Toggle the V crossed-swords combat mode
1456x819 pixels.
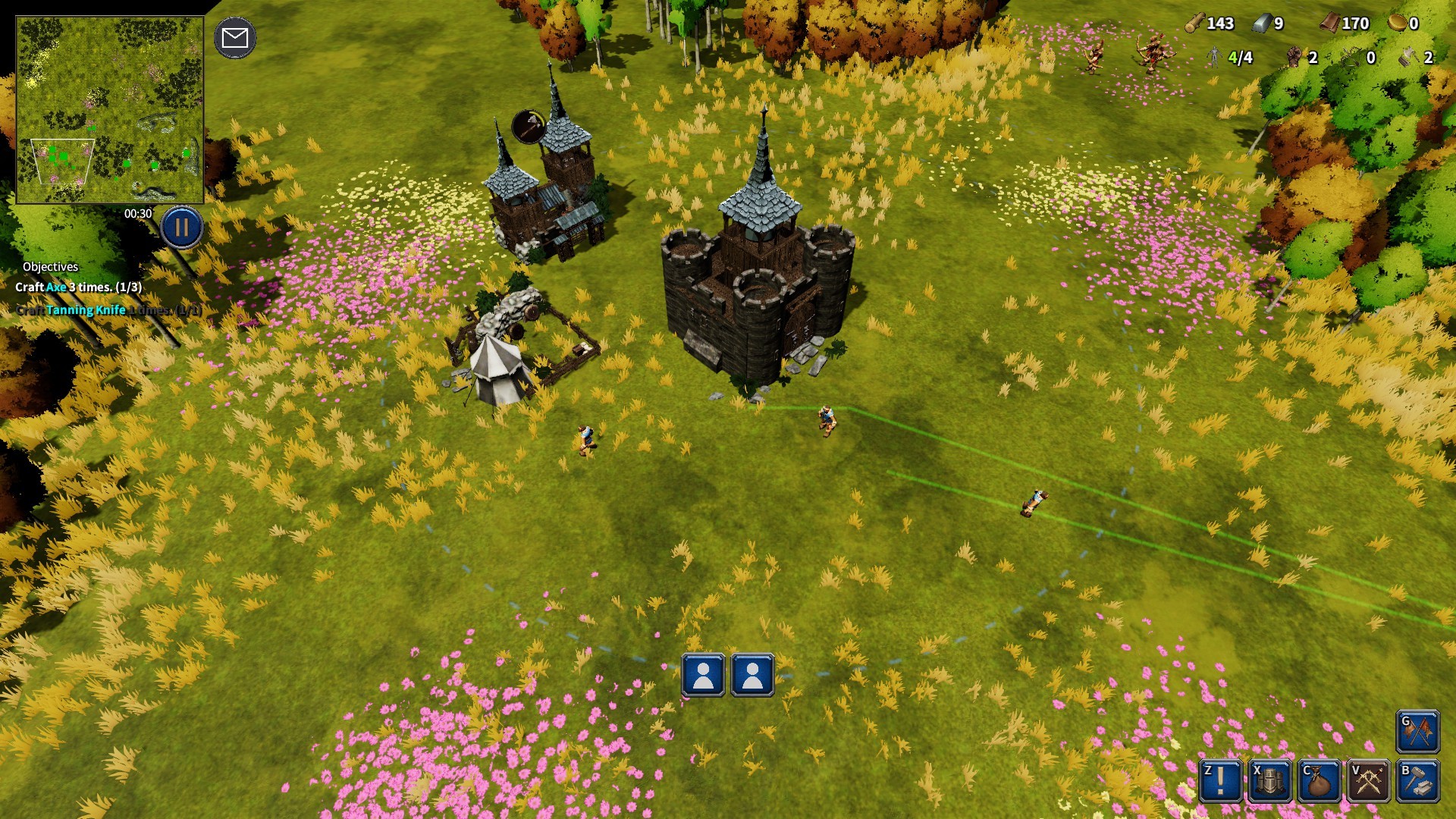pos(1367,782)
